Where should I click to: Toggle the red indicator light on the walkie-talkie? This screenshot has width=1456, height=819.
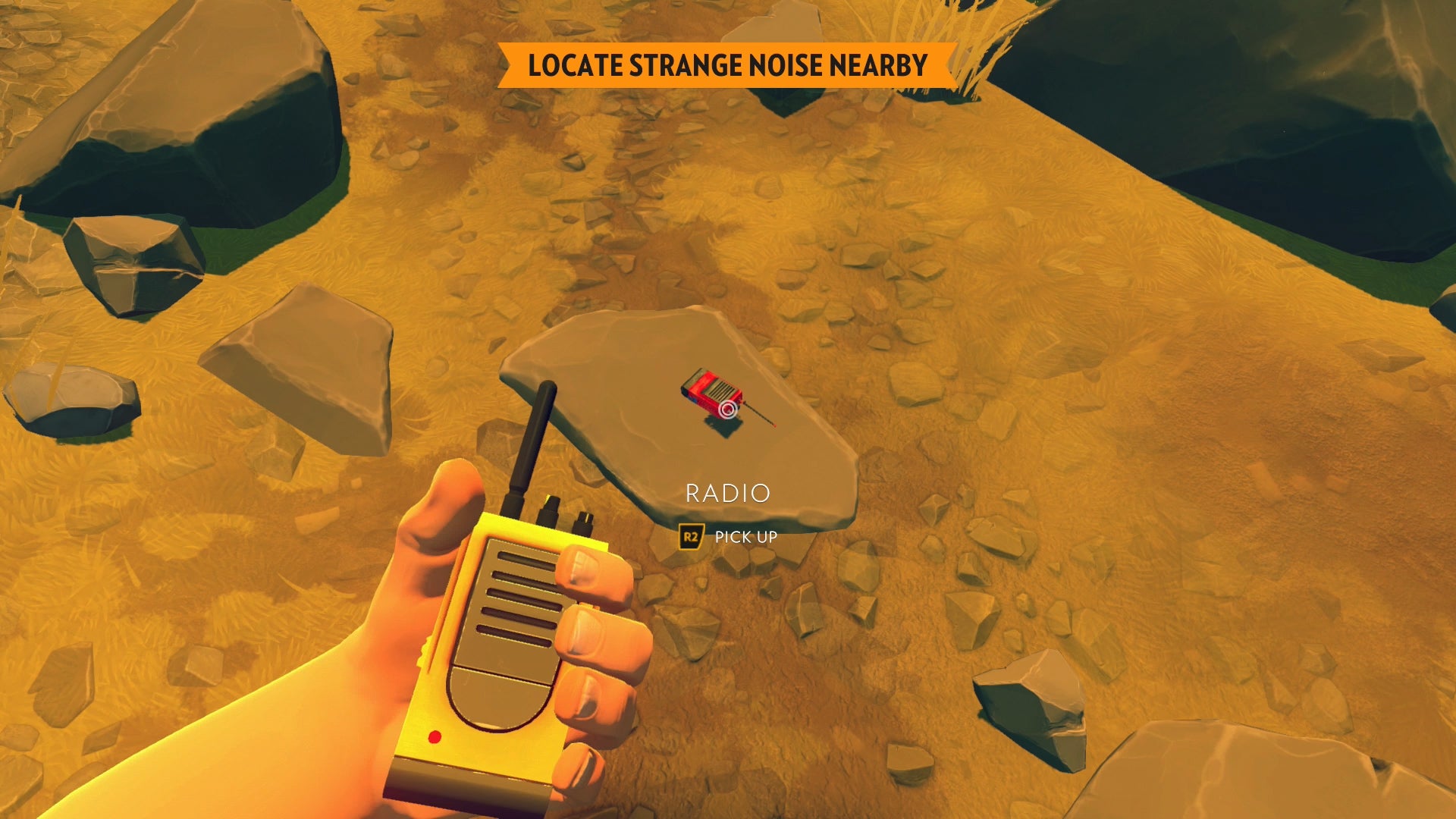click(435, 736)
